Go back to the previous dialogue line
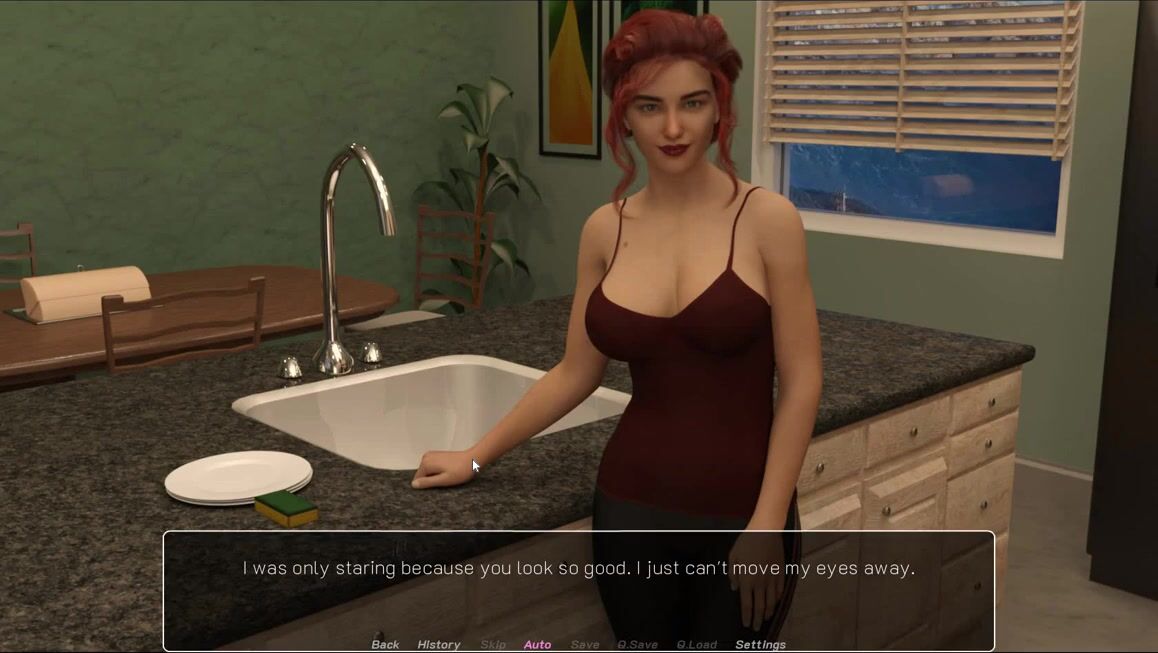The width and height of the screenshot is (1158, 653). [385, 644]
